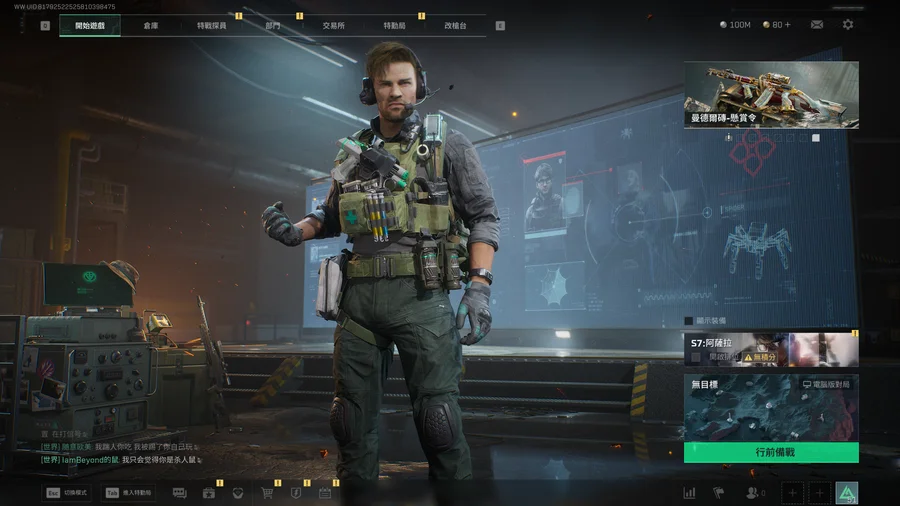View the 曼德爾磚-懸賞令 banner
The width and height of the screenshot is (900, 506).
coord(771,95)
